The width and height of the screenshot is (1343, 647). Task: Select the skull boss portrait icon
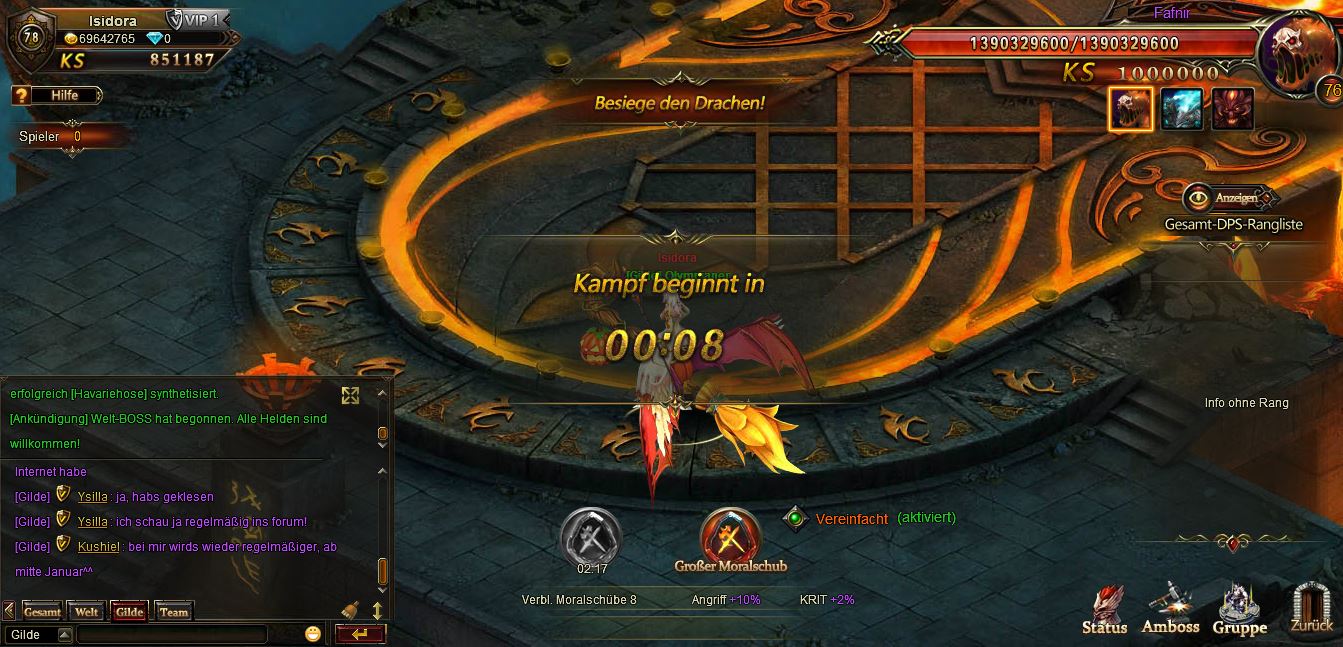(1130, 109)
